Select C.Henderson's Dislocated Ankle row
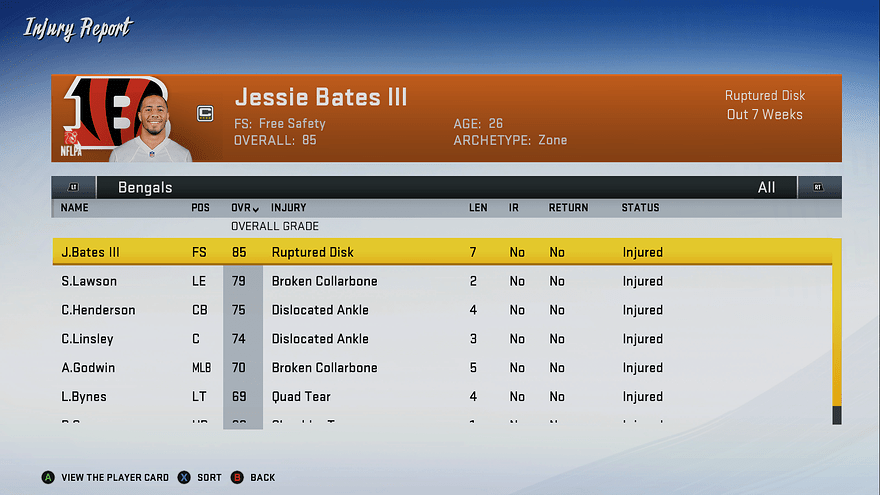 coord(440,310)
